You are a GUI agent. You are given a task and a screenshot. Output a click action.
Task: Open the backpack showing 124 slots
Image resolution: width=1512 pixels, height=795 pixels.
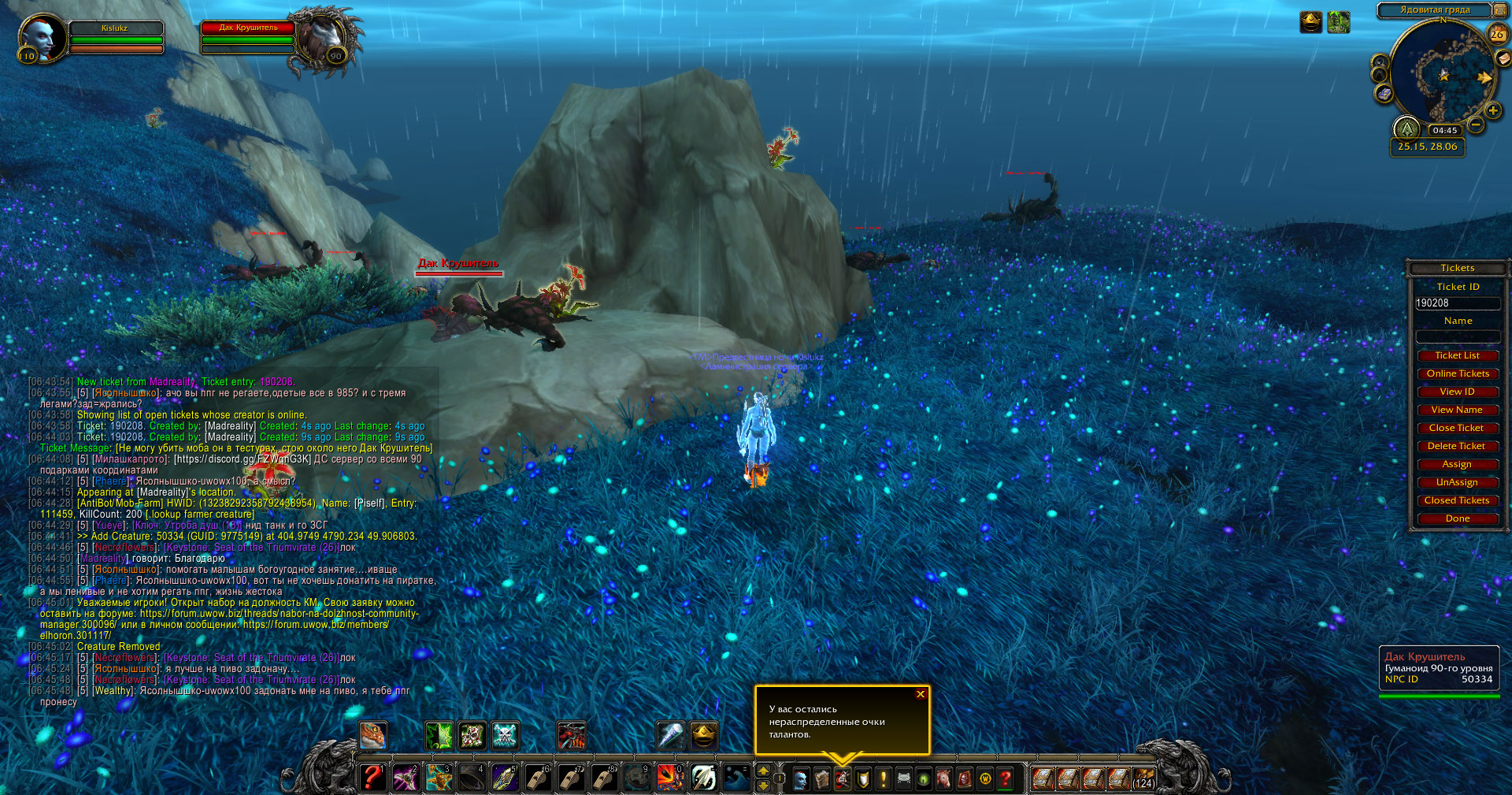point(1143,779)
